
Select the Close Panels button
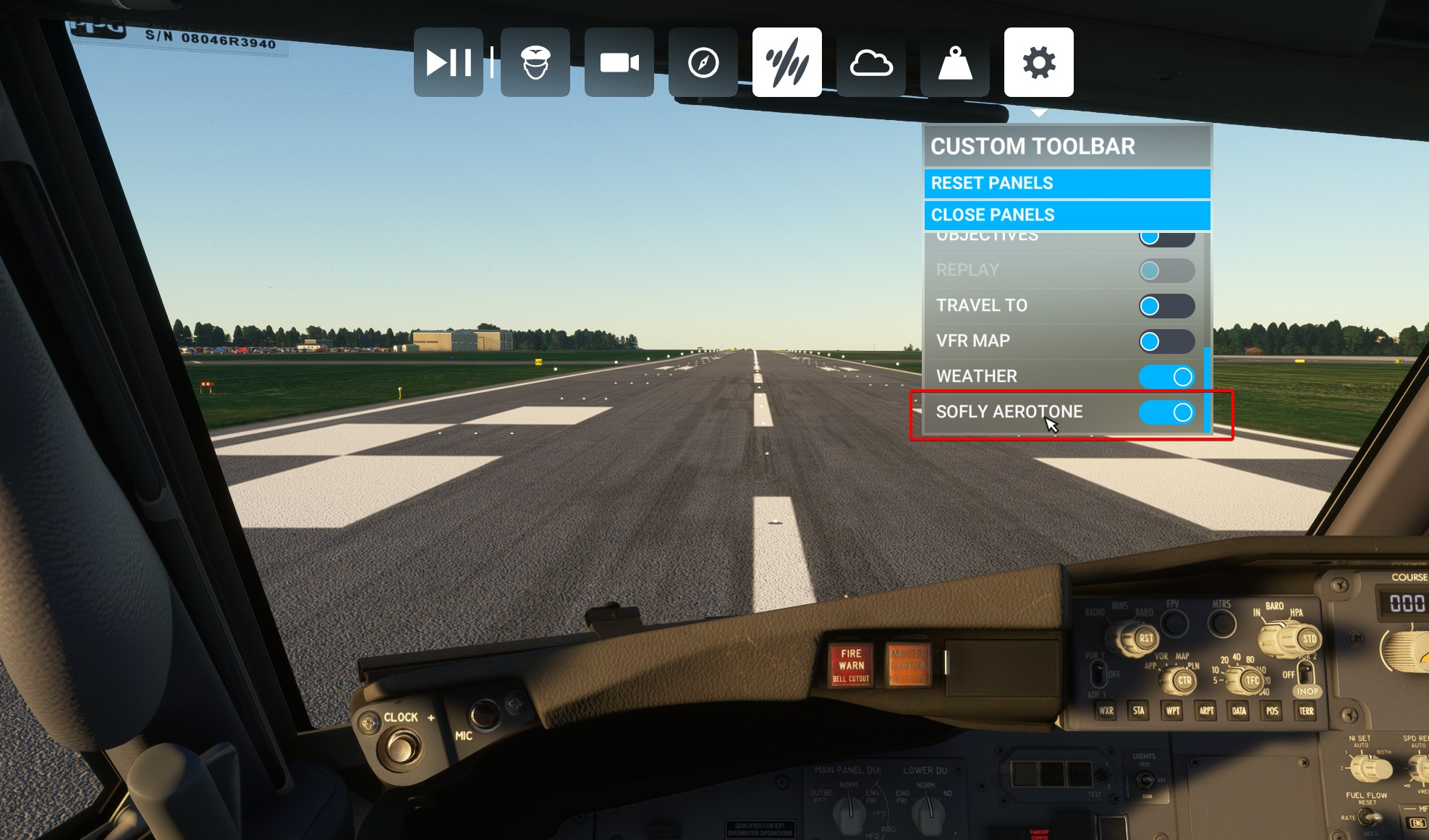1067,215
